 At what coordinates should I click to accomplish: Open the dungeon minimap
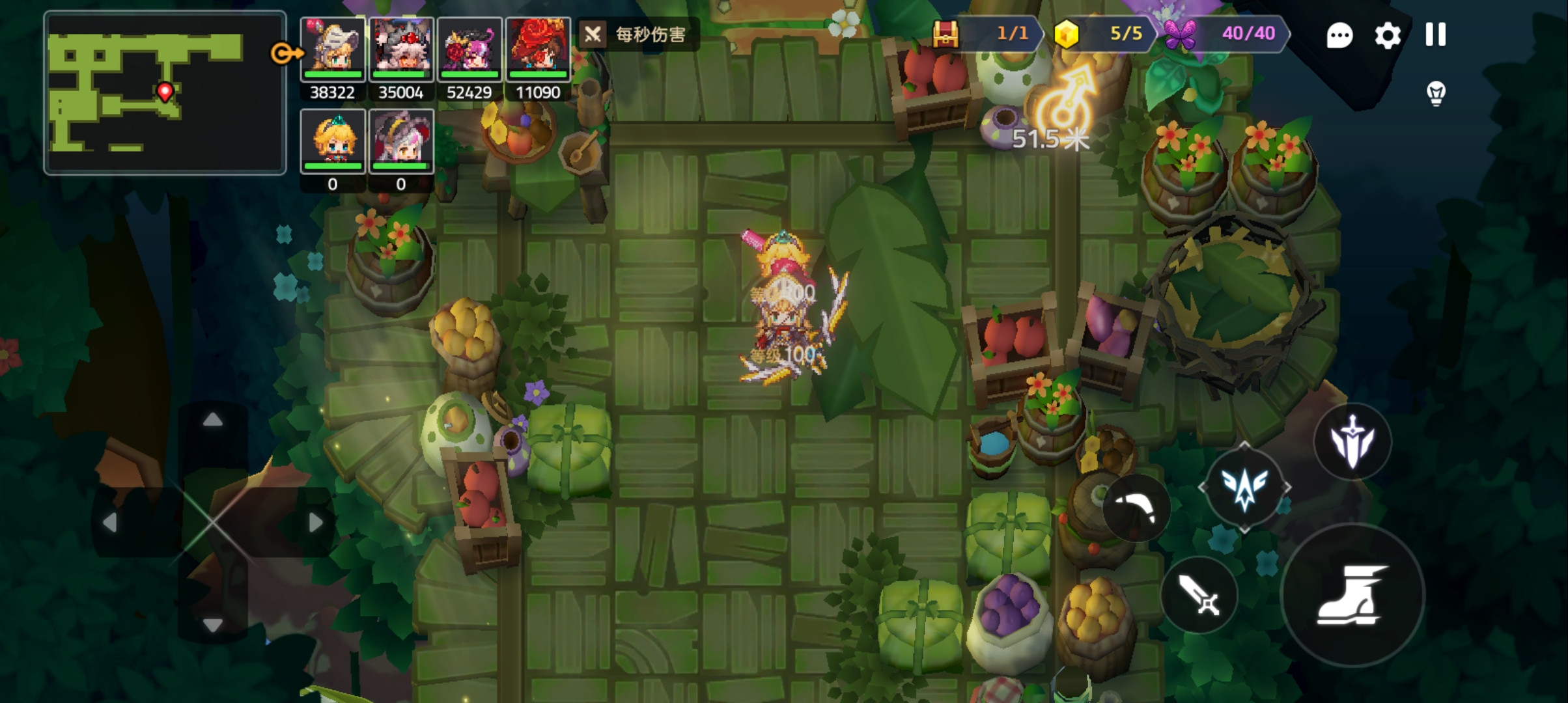pos(165,92)
